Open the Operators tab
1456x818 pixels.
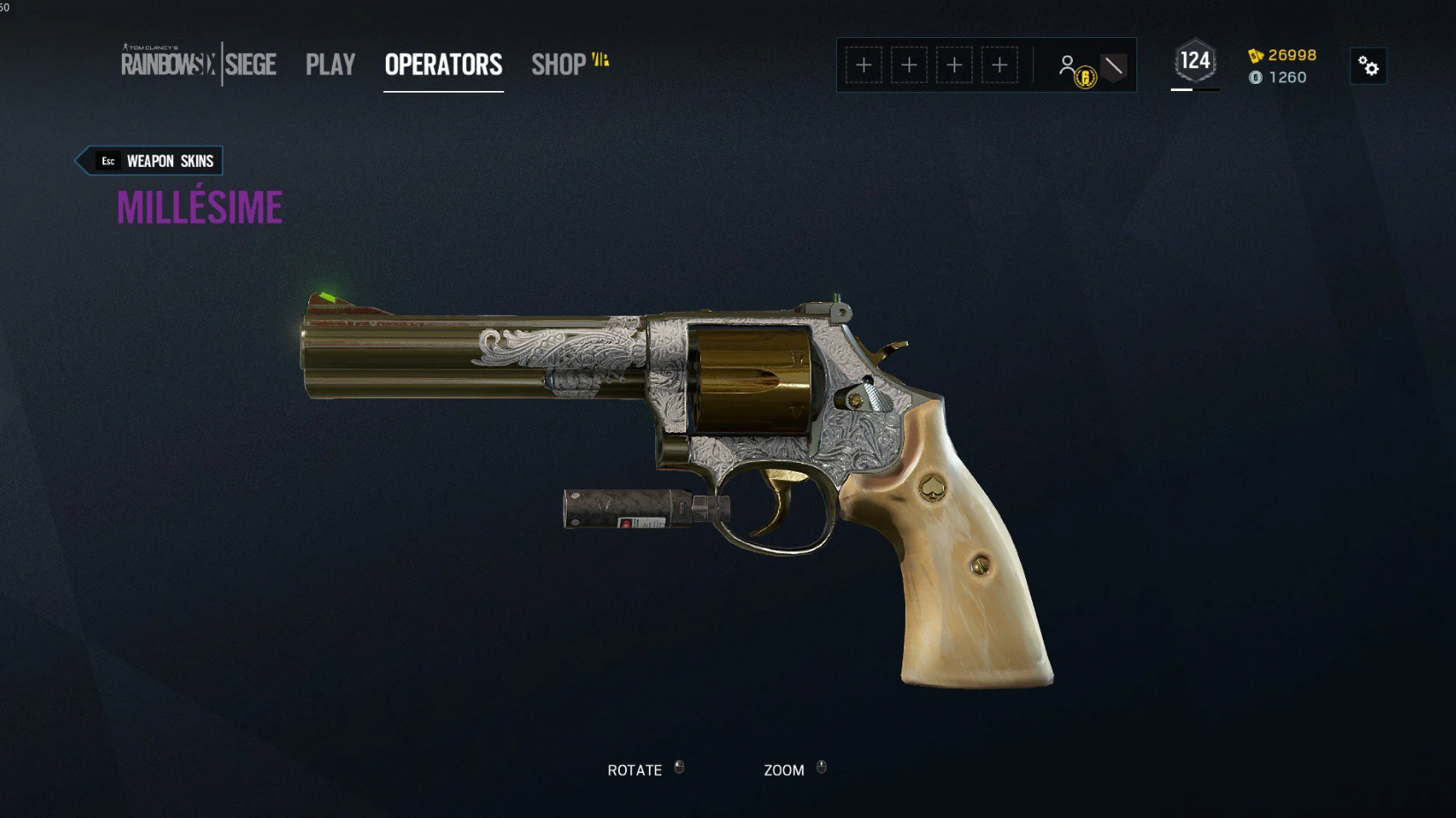(x=443, y=64)
